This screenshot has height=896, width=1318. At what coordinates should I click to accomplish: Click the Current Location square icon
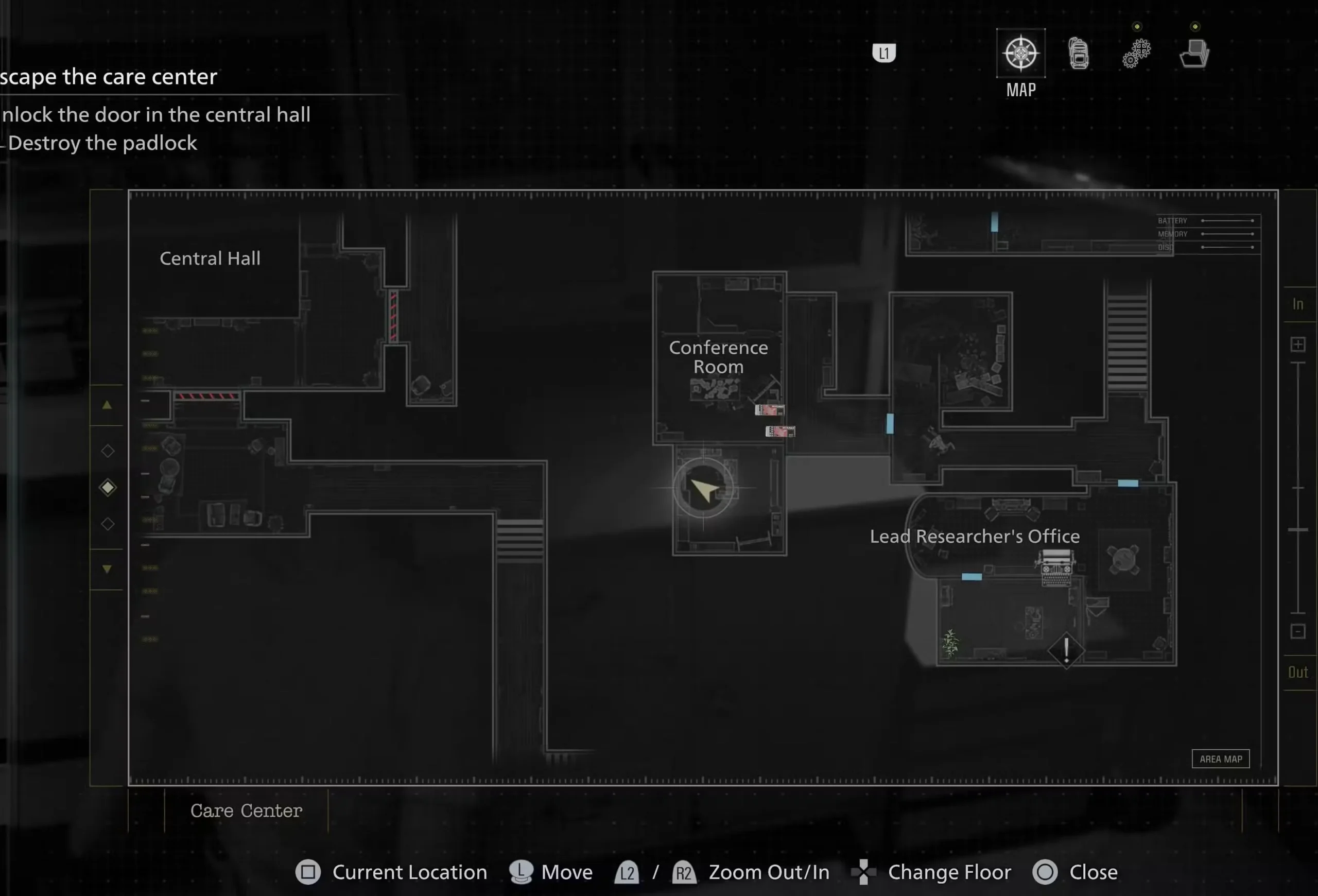point(308,872)
